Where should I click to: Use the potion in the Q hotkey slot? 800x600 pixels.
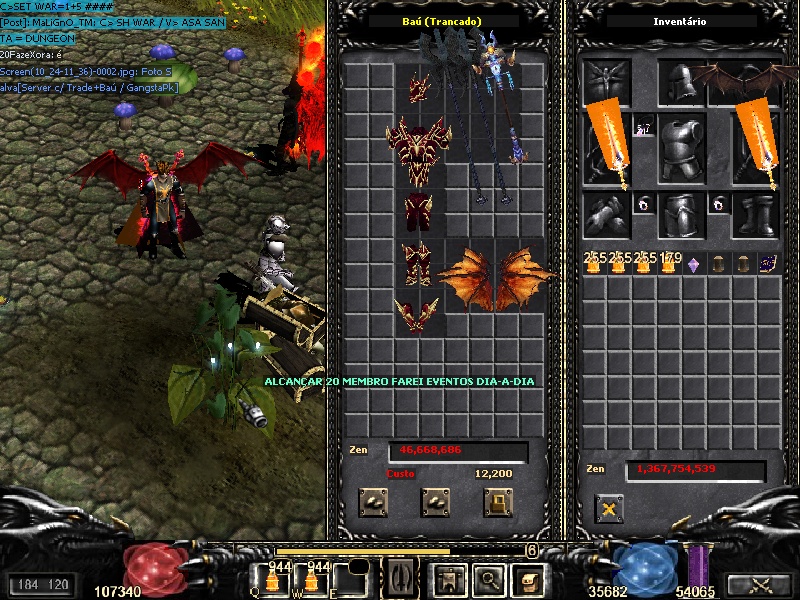[271, 578]
